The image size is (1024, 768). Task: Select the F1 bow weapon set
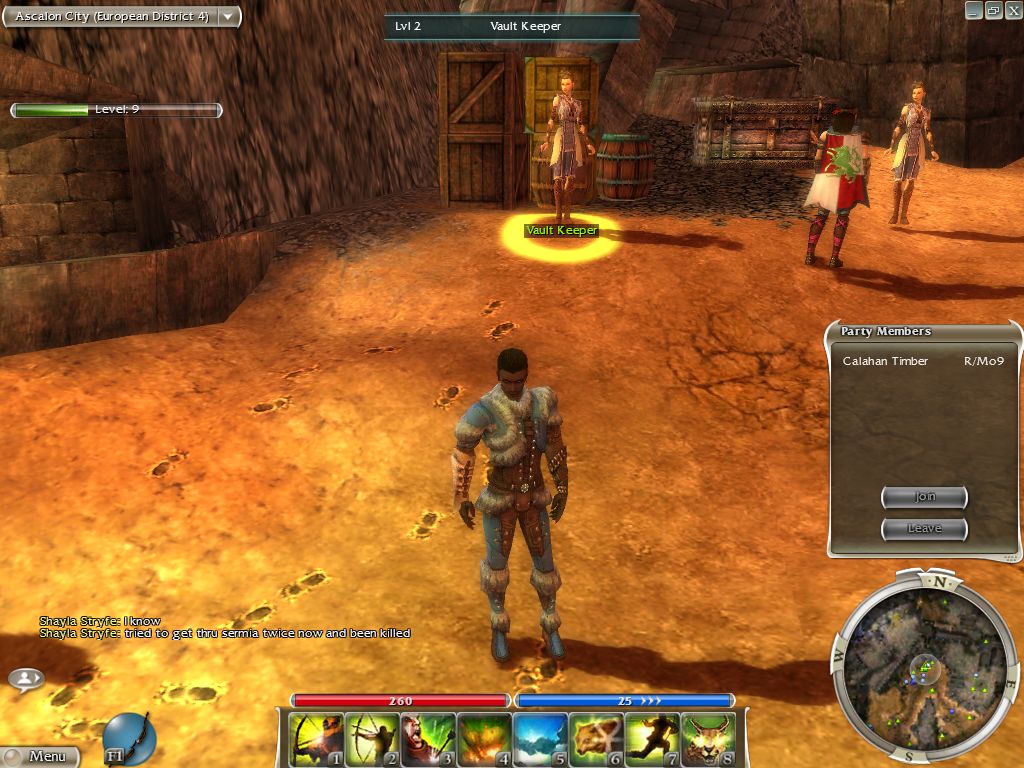pos(128,738)
